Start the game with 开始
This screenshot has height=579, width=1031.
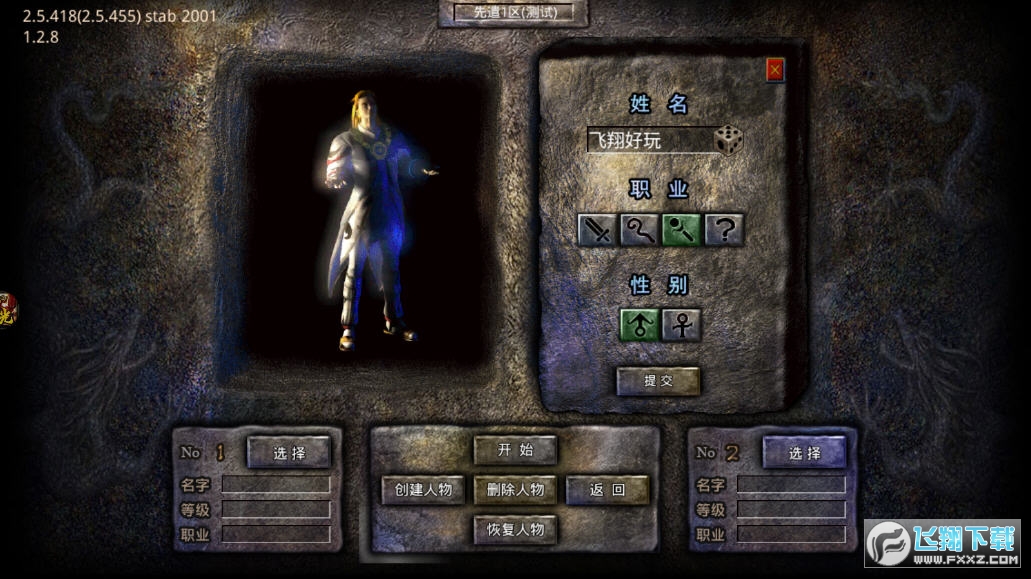(x=515, y=450)
